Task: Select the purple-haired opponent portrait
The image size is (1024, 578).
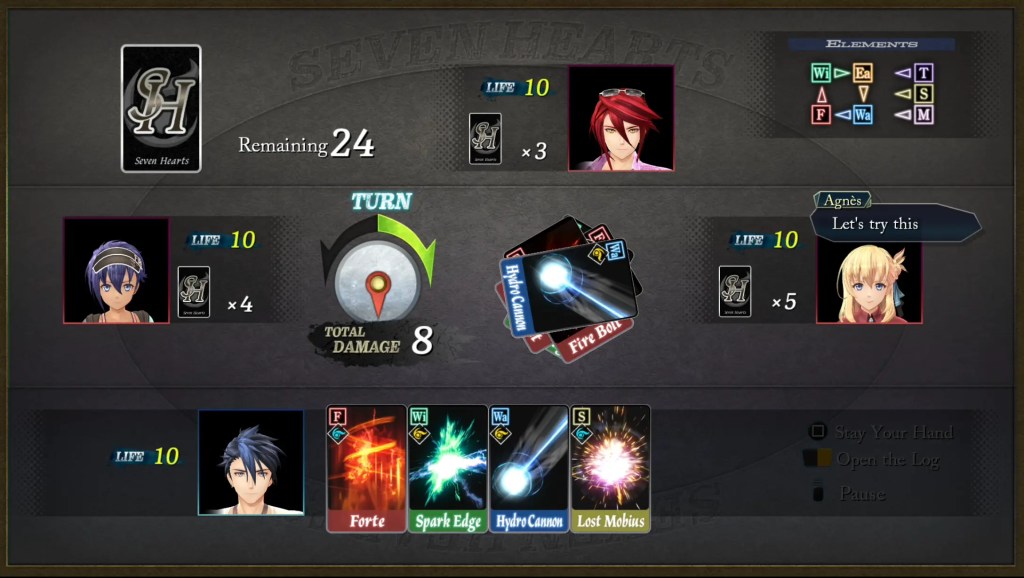Action: coord(116,270)
